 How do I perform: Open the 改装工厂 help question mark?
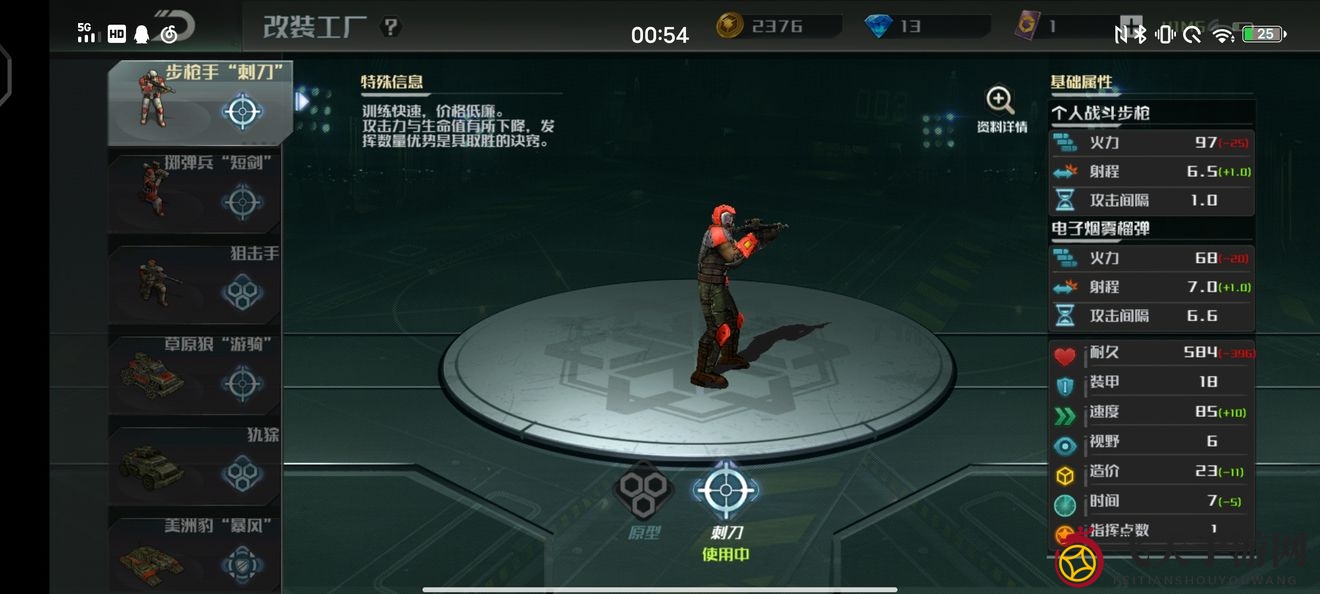[391, 27]
